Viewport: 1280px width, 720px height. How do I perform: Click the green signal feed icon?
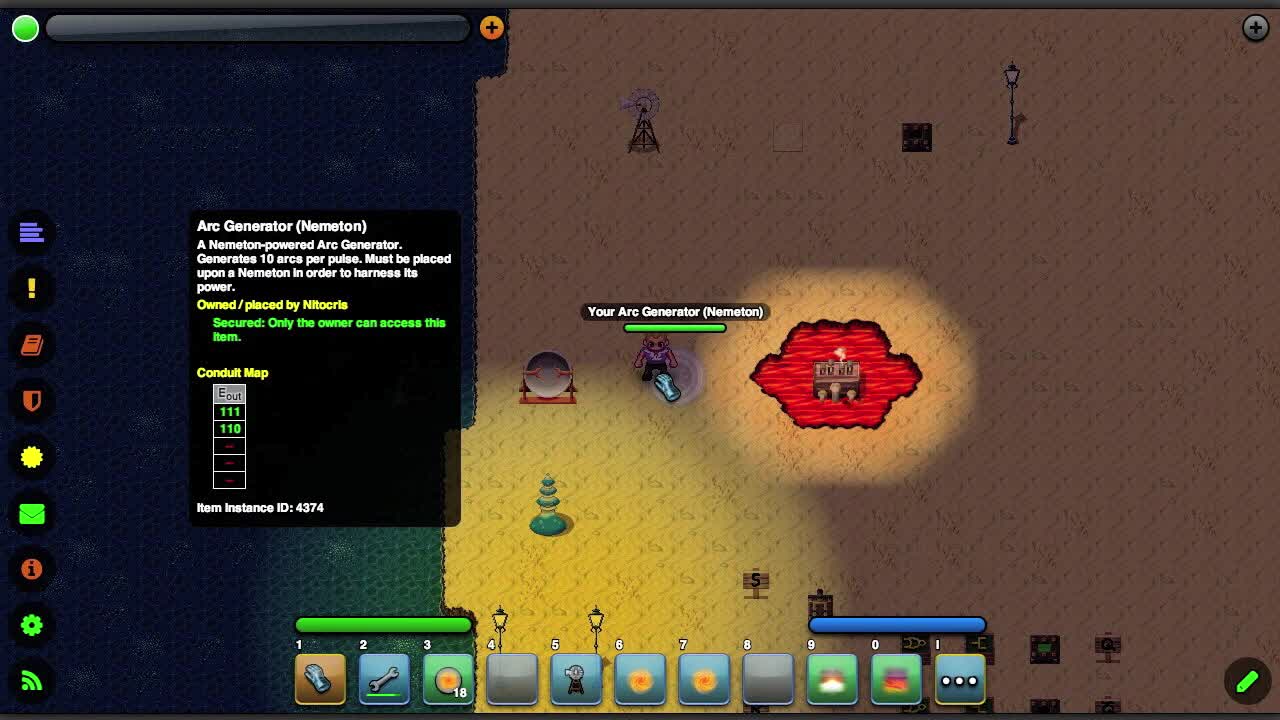pyautogui.click(x=32, y=681)
